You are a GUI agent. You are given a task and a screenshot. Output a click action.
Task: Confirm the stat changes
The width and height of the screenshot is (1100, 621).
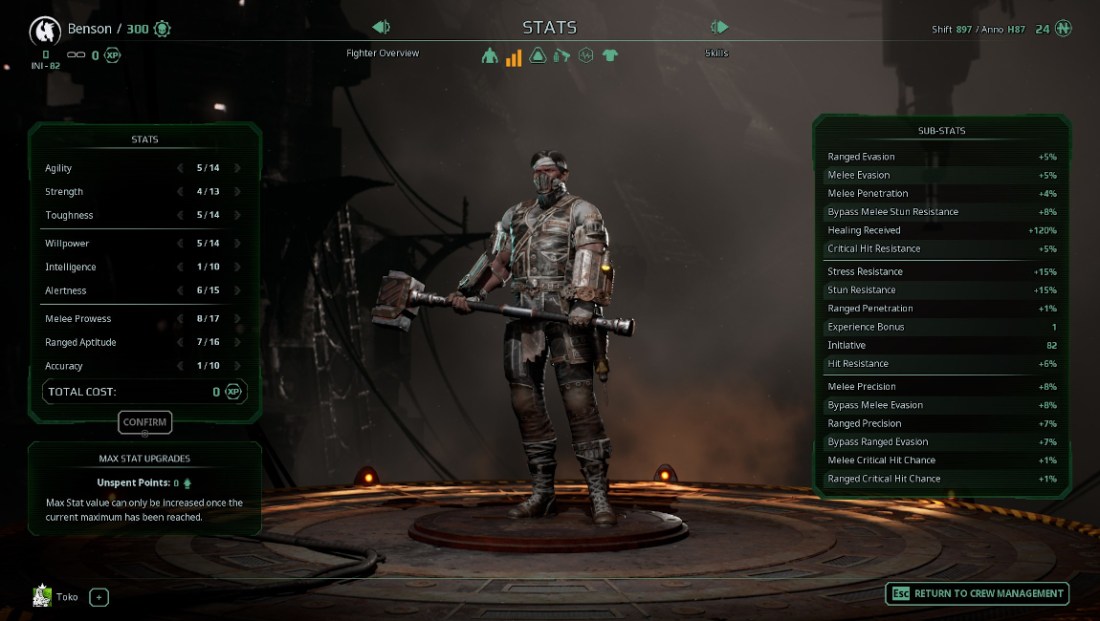[145, 423]
